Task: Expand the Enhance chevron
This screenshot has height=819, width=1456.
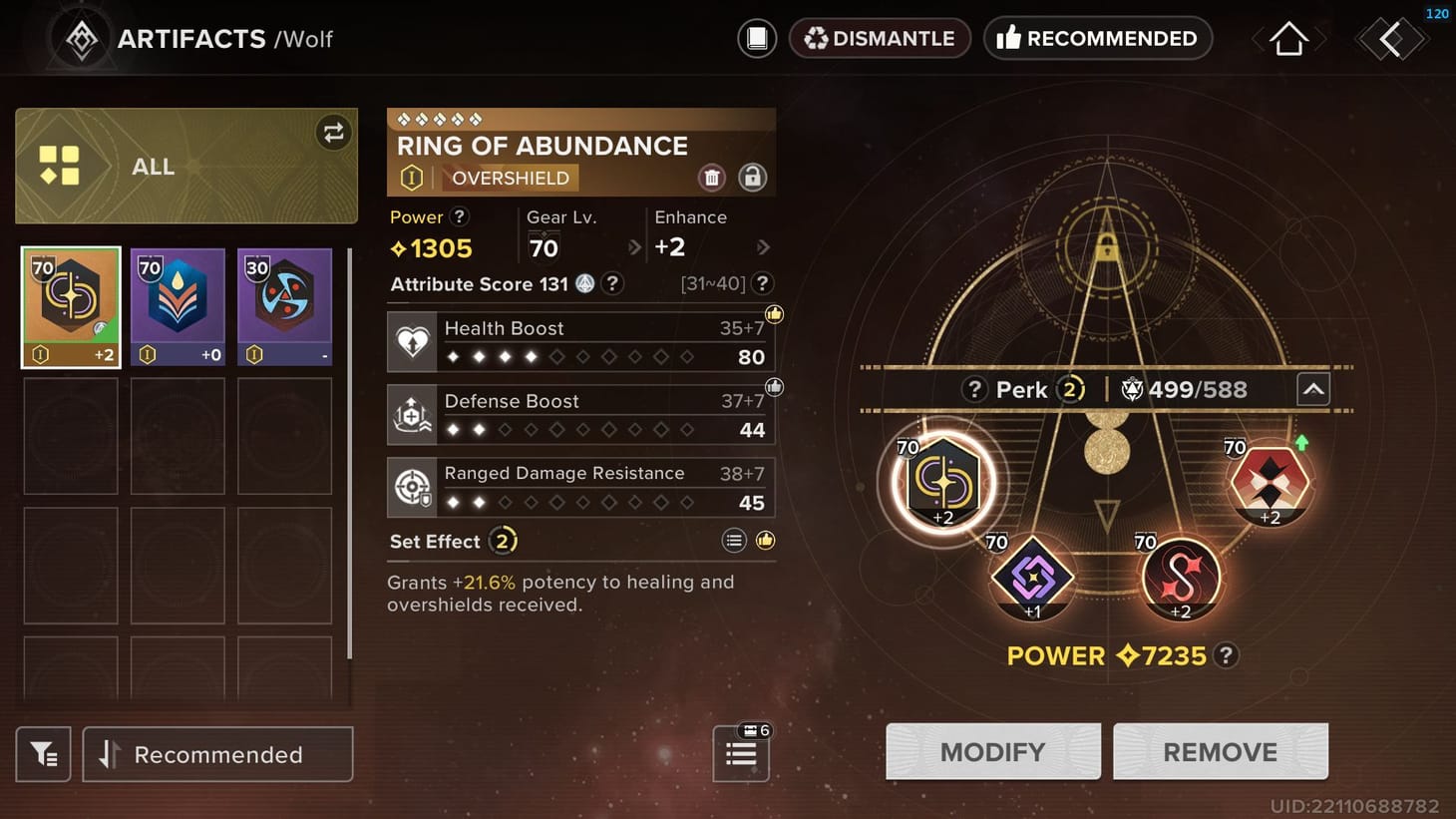Action: point(763,246)
